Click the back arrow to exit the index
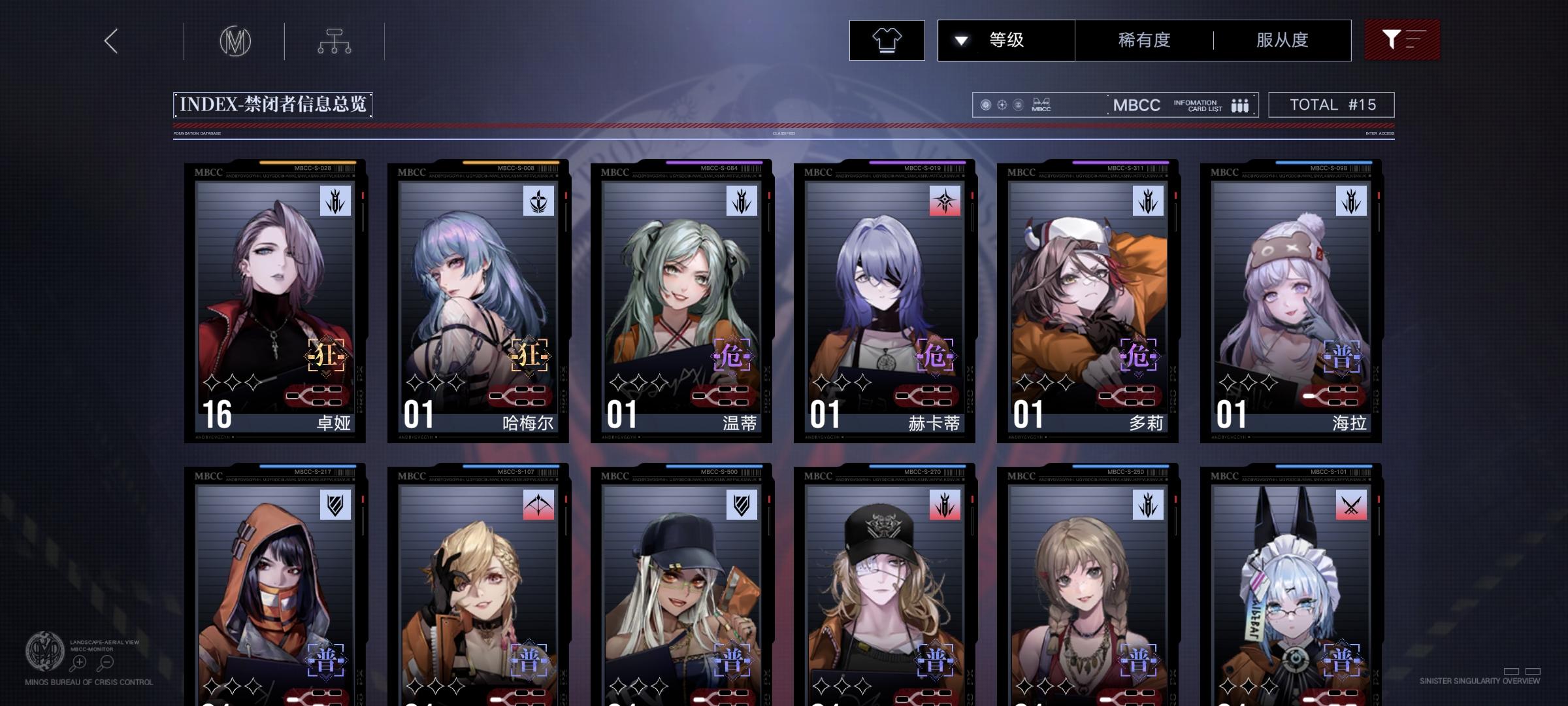 (110, 41)
